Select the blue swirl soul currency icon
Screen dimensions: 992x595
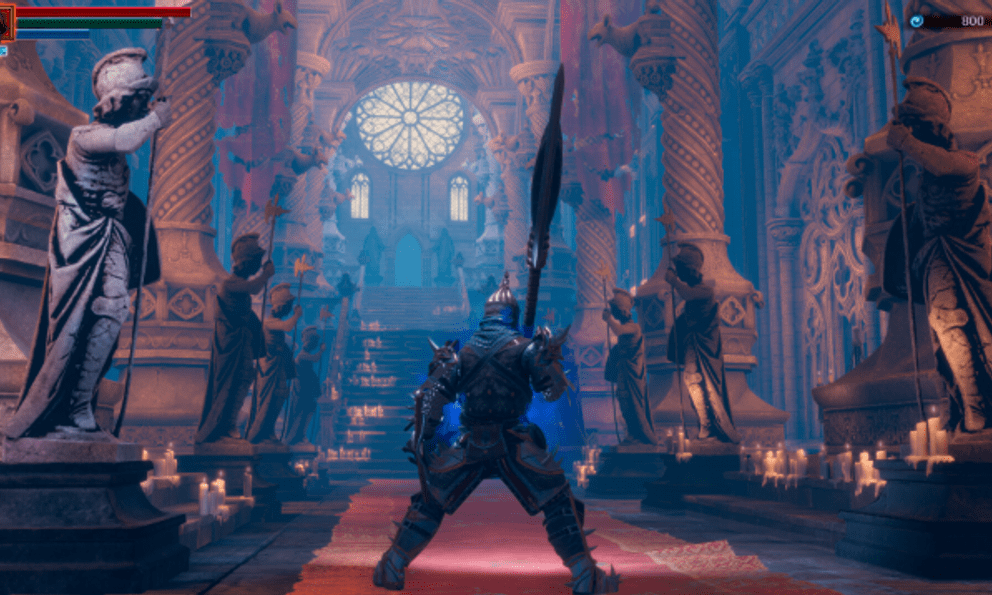[916, 20]
